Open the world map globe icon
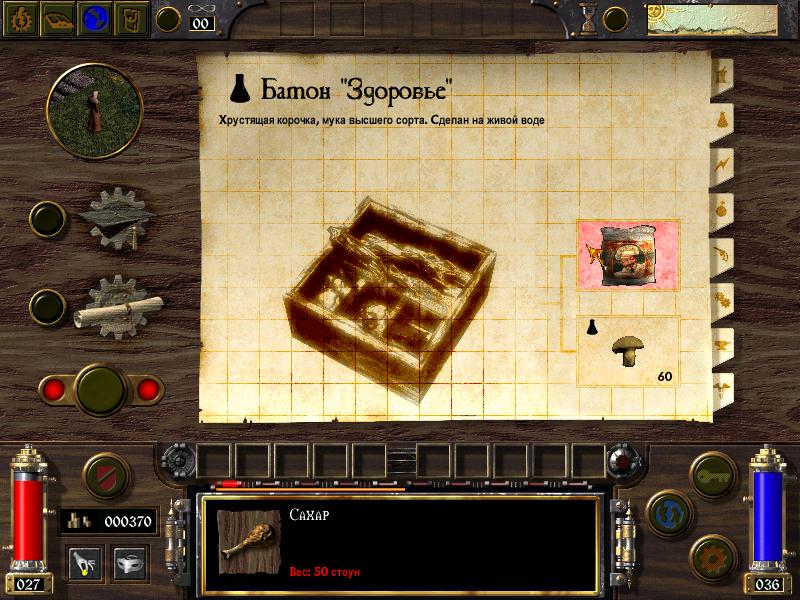Viewport: 800px width, 600px height. 94,18
